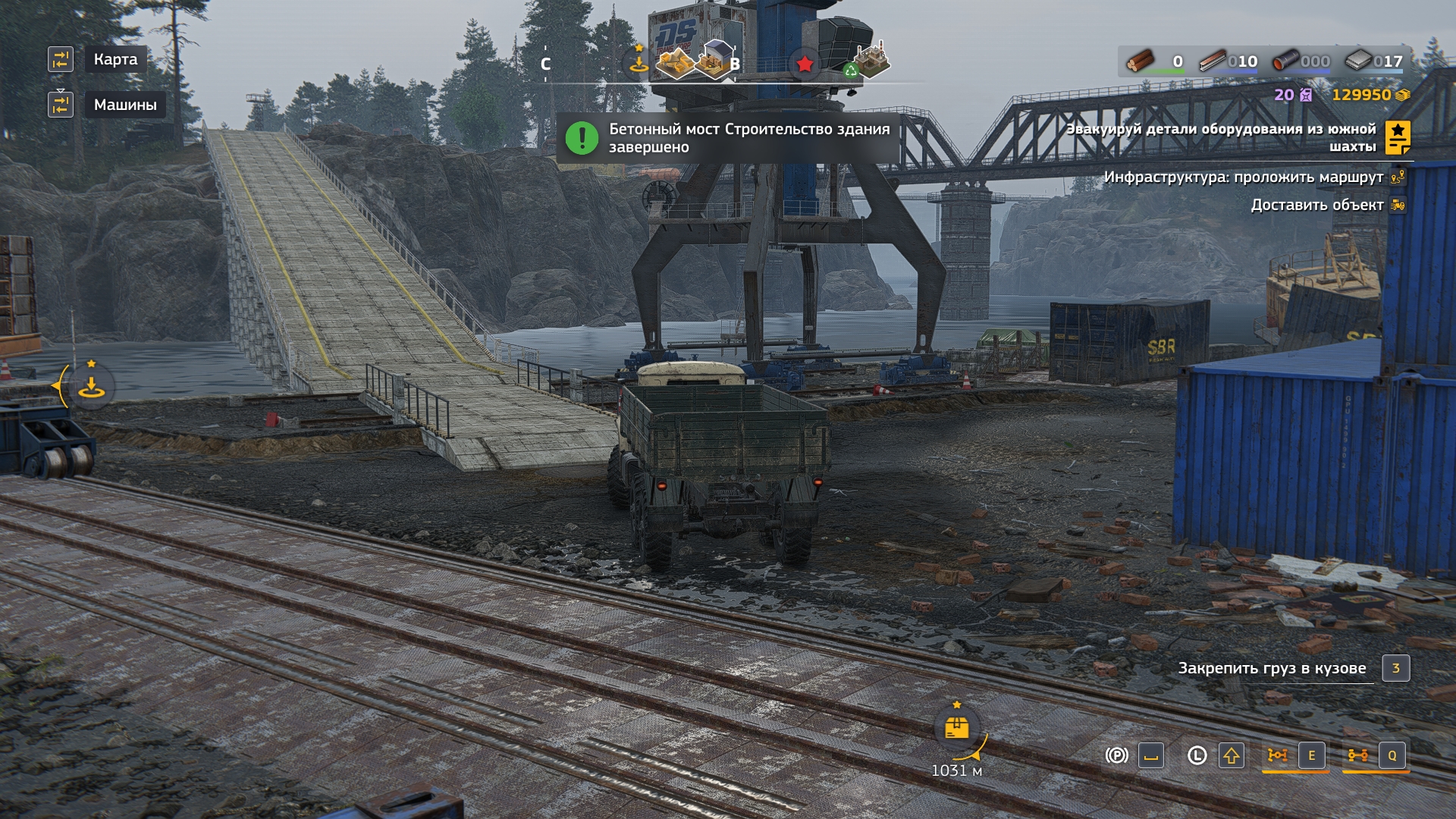
Task: Click the red star compass marker
Action: (805, 64)
